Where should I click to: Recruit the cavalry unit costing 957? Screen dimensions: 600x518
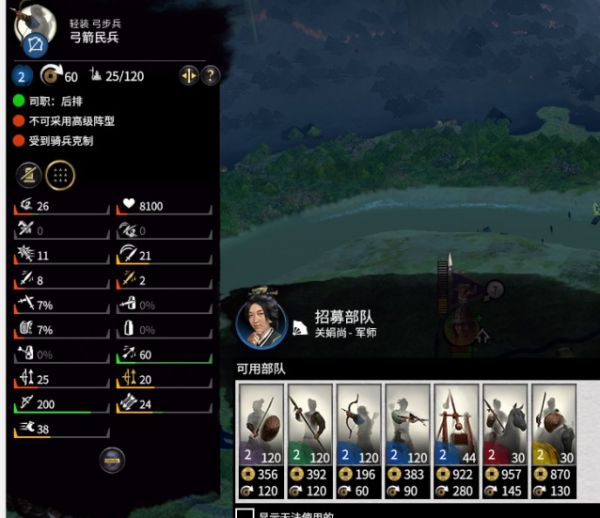tap(506, 440)
